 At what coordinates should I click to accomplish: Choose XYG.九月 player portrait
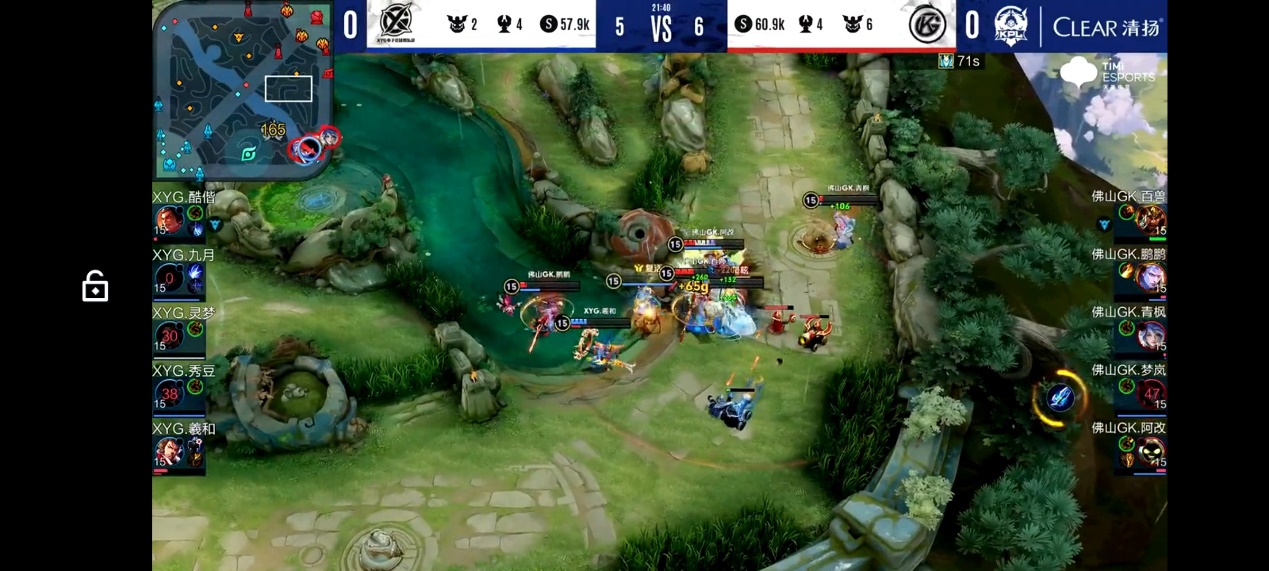tap(169, 279)
